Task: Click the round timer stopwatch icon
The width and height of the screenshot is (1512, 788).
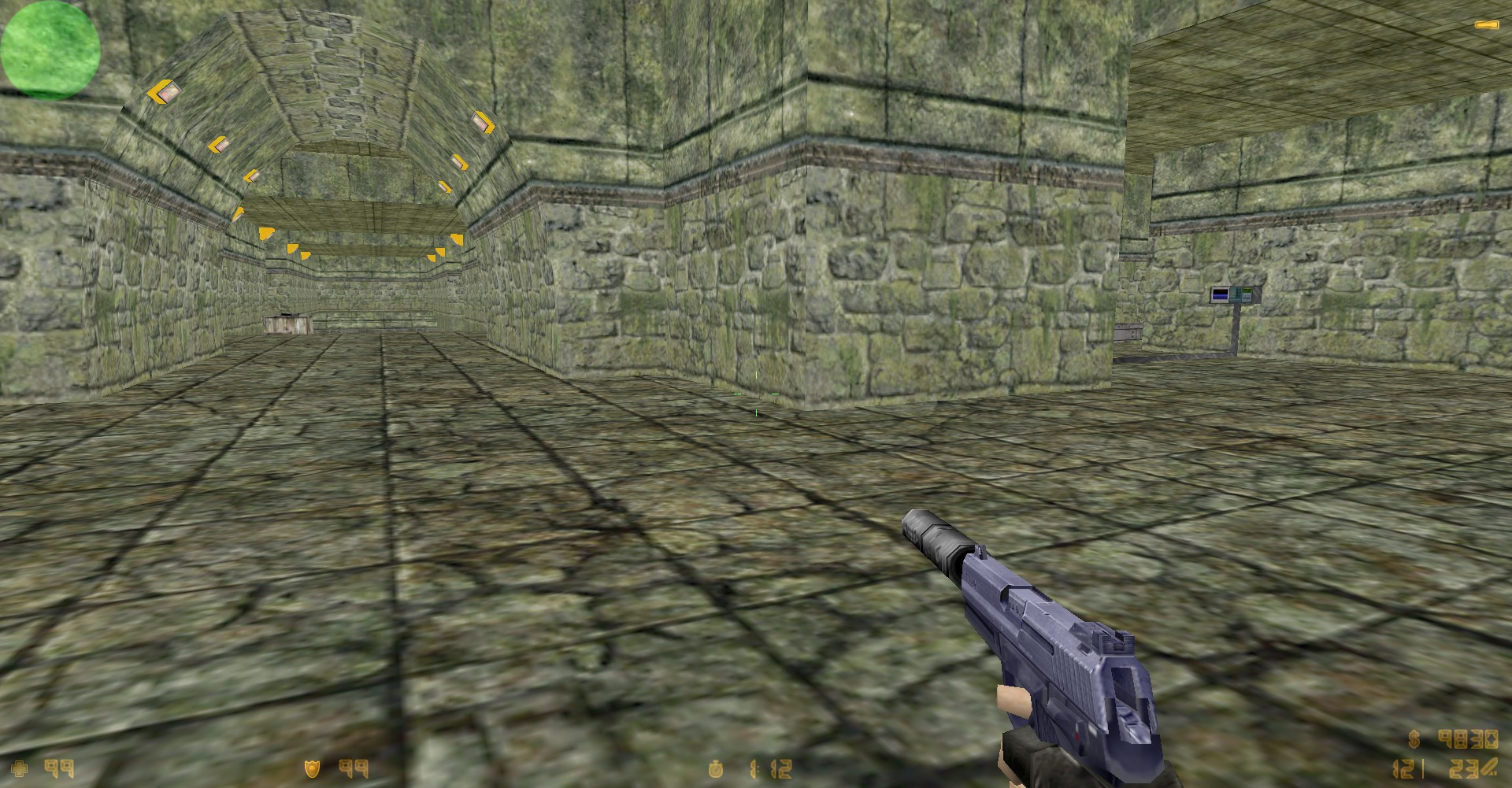Action: 715,769
